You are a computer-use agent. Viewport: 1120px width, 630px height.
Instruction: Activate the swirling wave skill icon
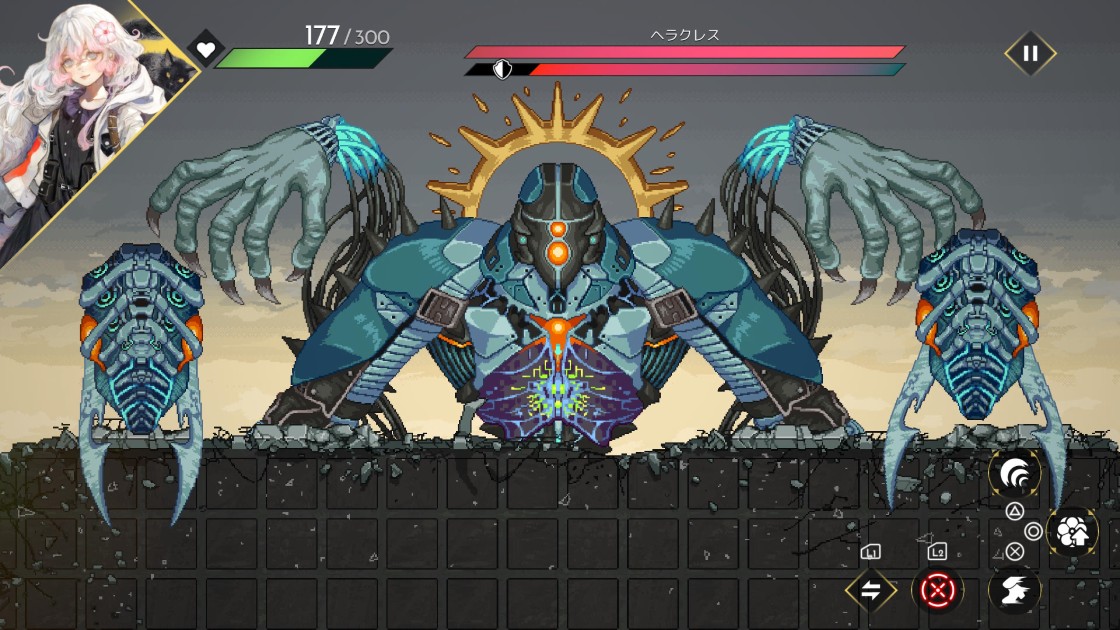coord(1014,474)
